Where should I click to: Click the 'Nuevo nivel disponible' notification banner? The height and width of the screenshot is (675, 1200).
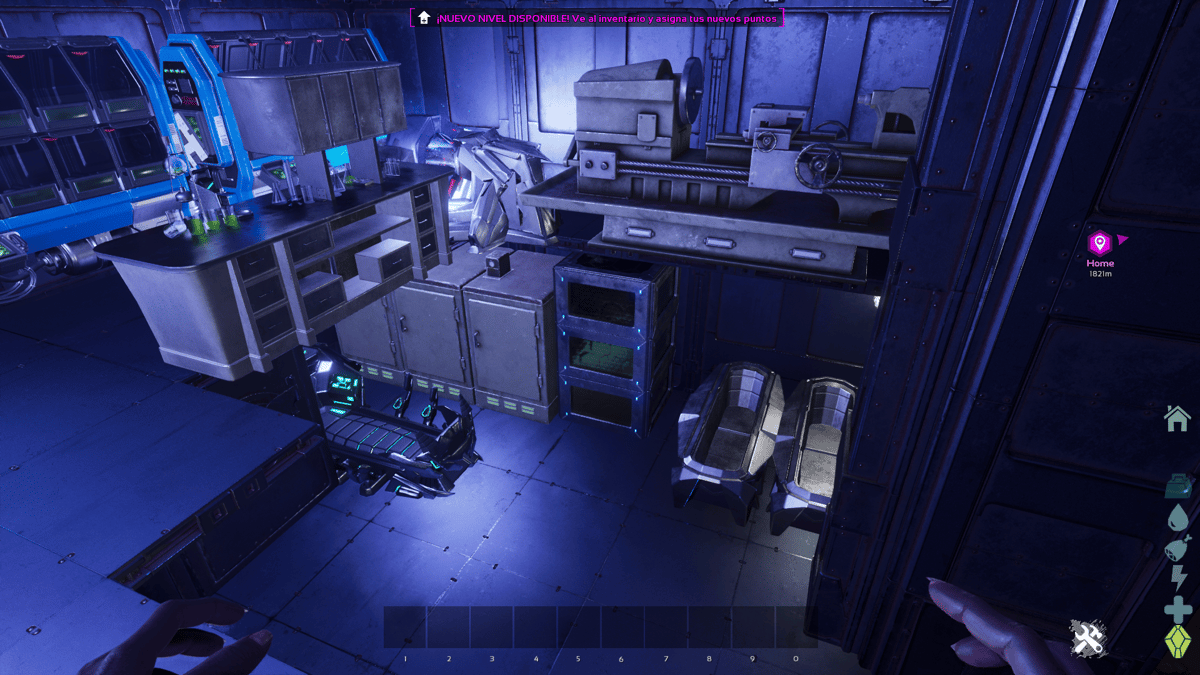(597, 18)
